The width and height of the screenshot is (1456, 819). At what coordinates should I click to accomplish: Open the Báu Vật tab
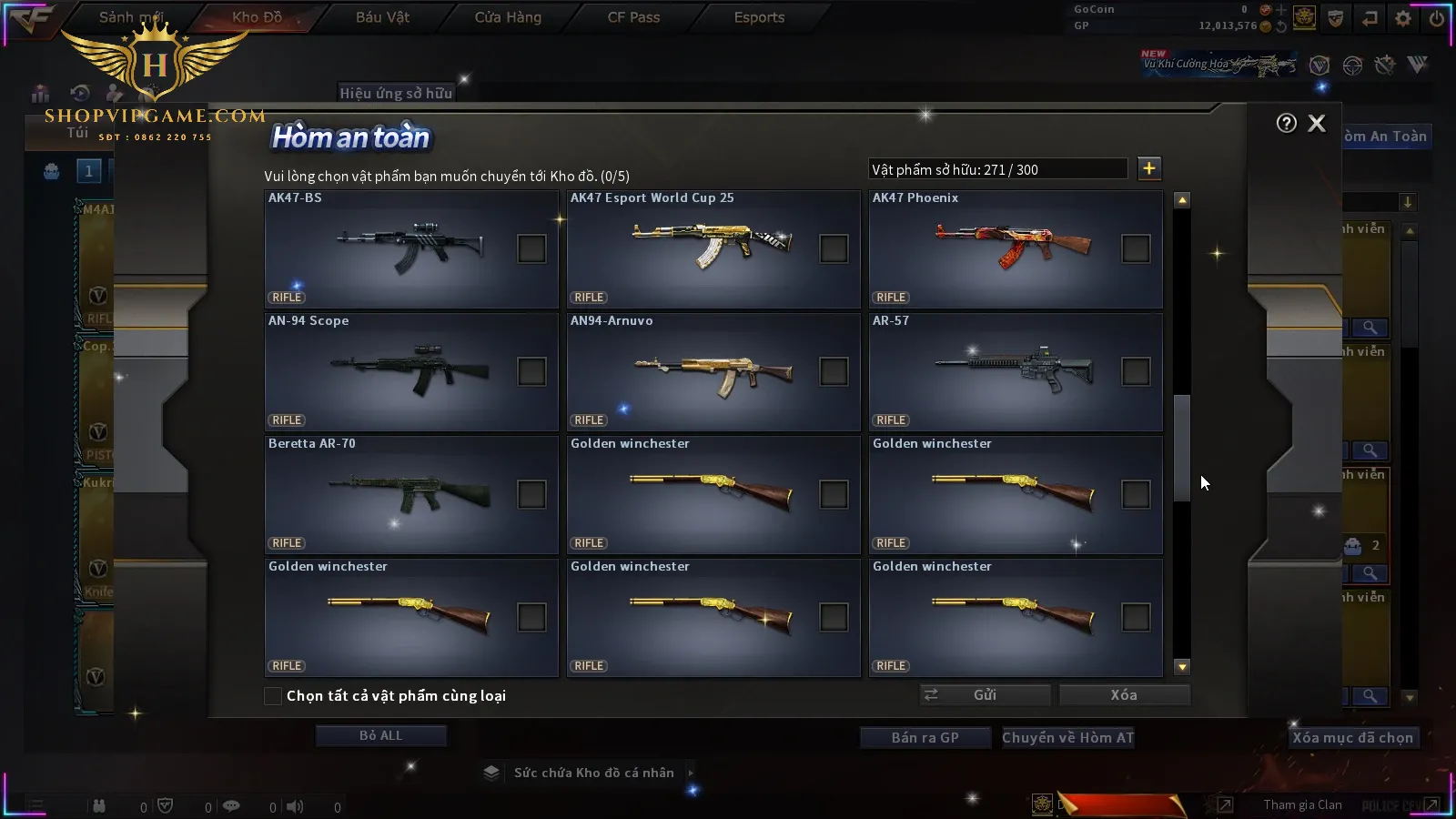coord(382,17)
